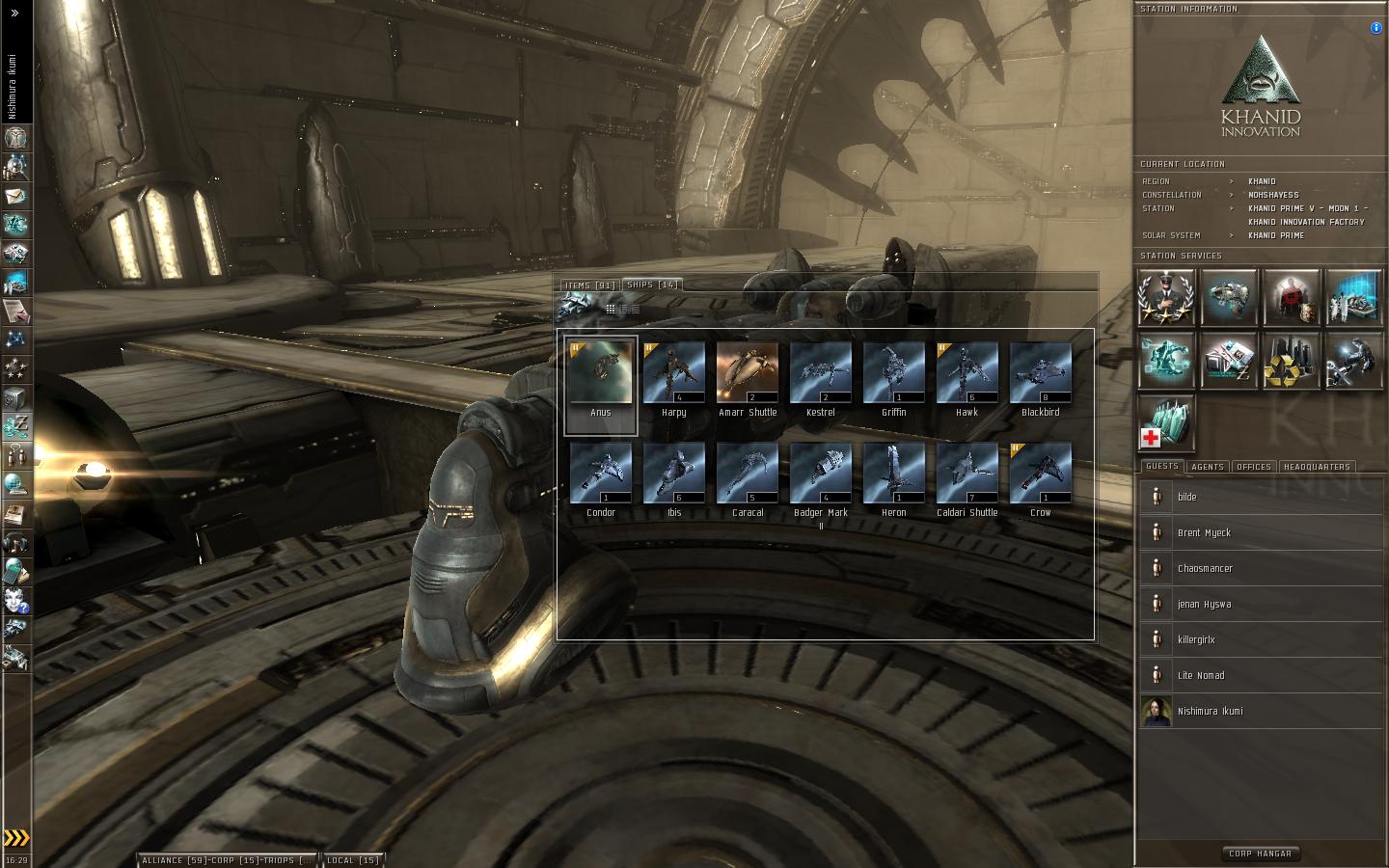The height and width of the screenshot is (868, 1389).
Task: Choose the Kestrel ship in hangar
Action: coord(821,374)
